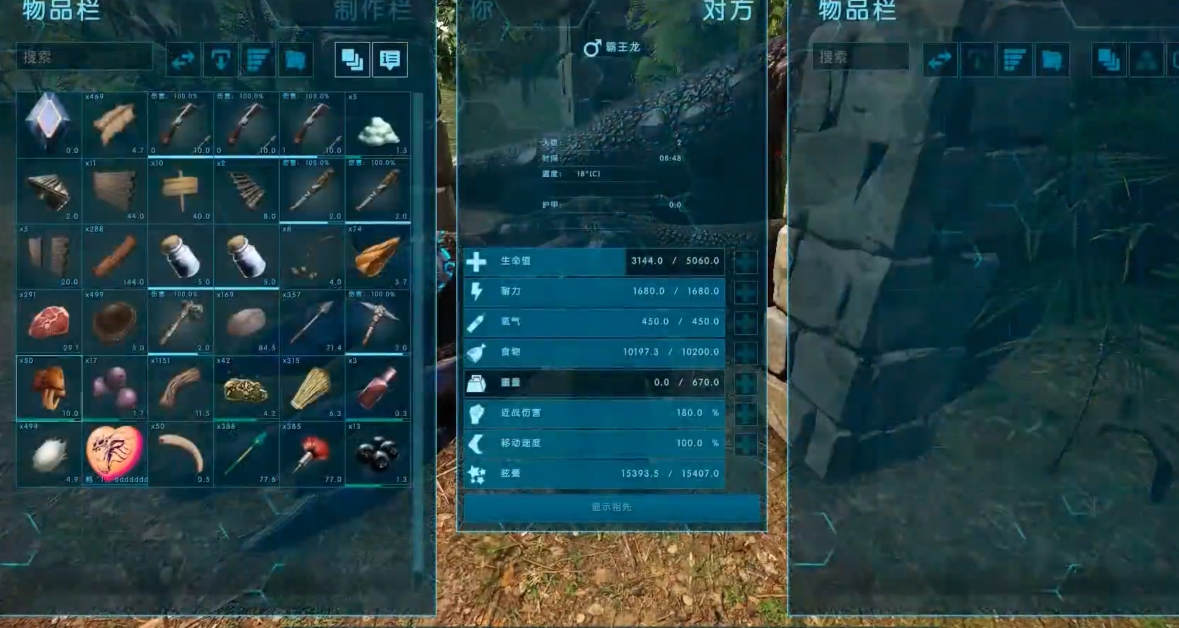Click the pink heart-shaped item

click(114, 453)
